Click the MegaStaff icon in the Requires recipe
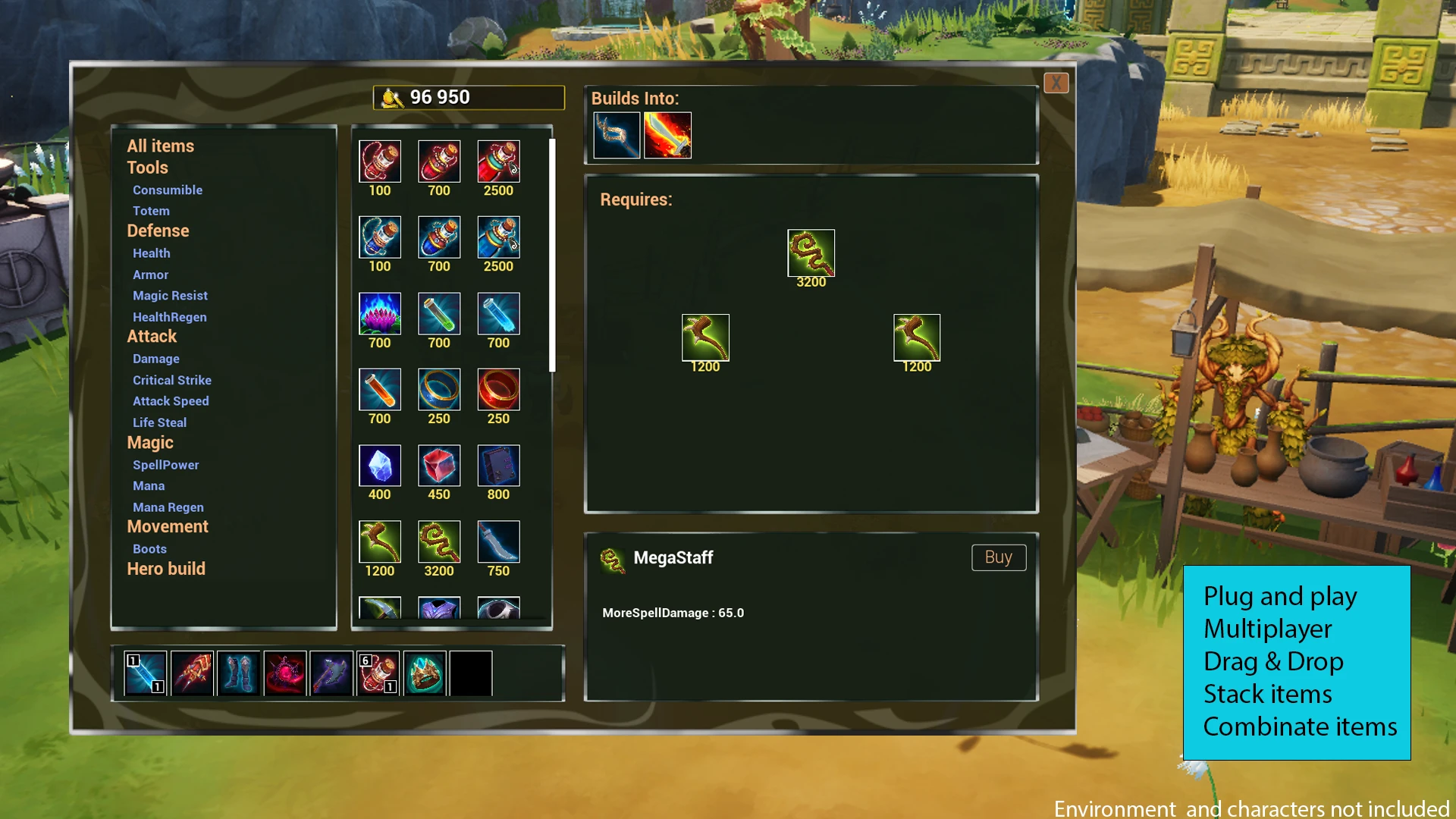The height and width of the screenshot is (819, 1456). (x=811, y=252)
